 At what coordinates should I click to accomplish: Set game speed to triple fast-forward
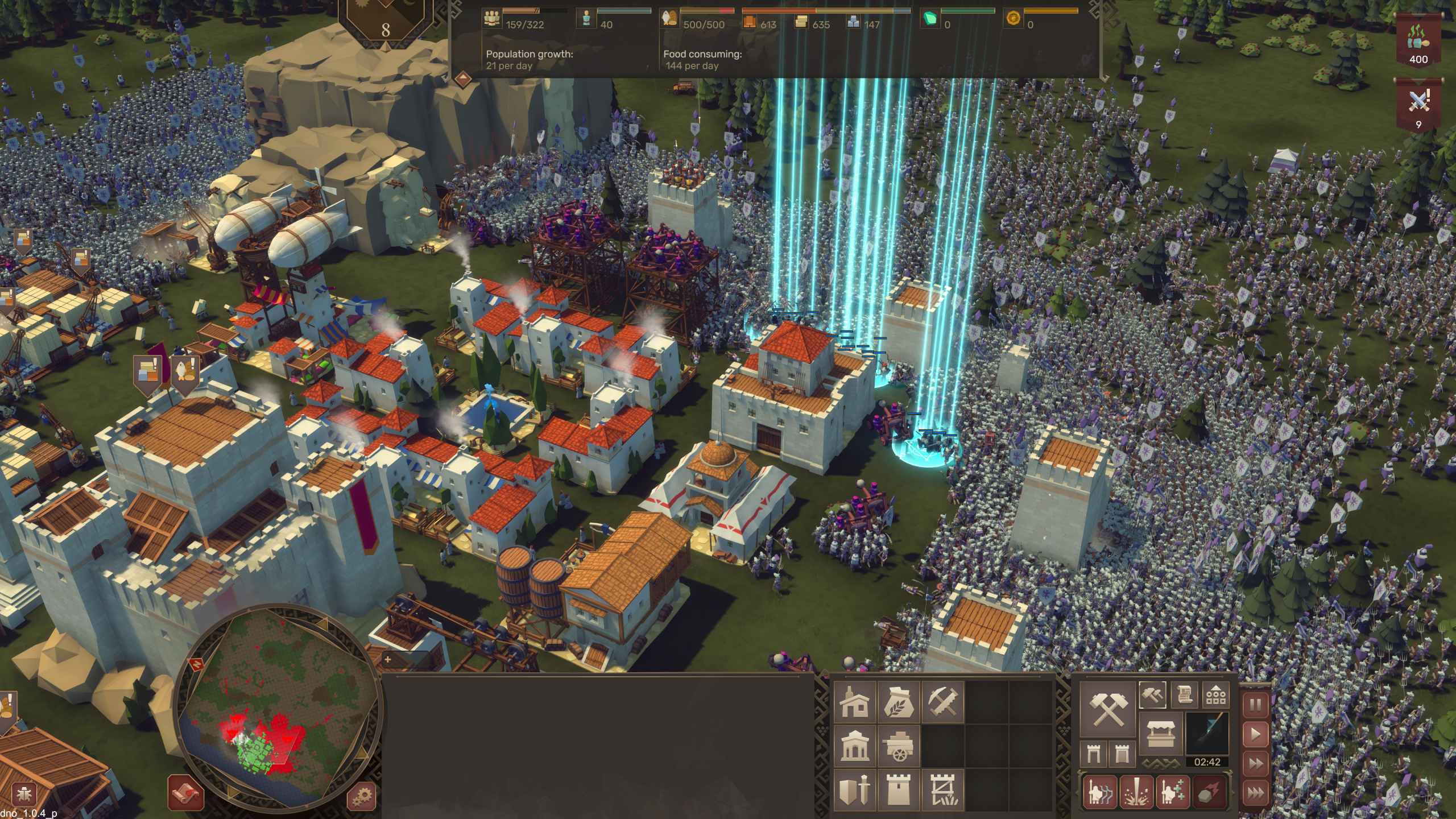(x=1255, y=792)
